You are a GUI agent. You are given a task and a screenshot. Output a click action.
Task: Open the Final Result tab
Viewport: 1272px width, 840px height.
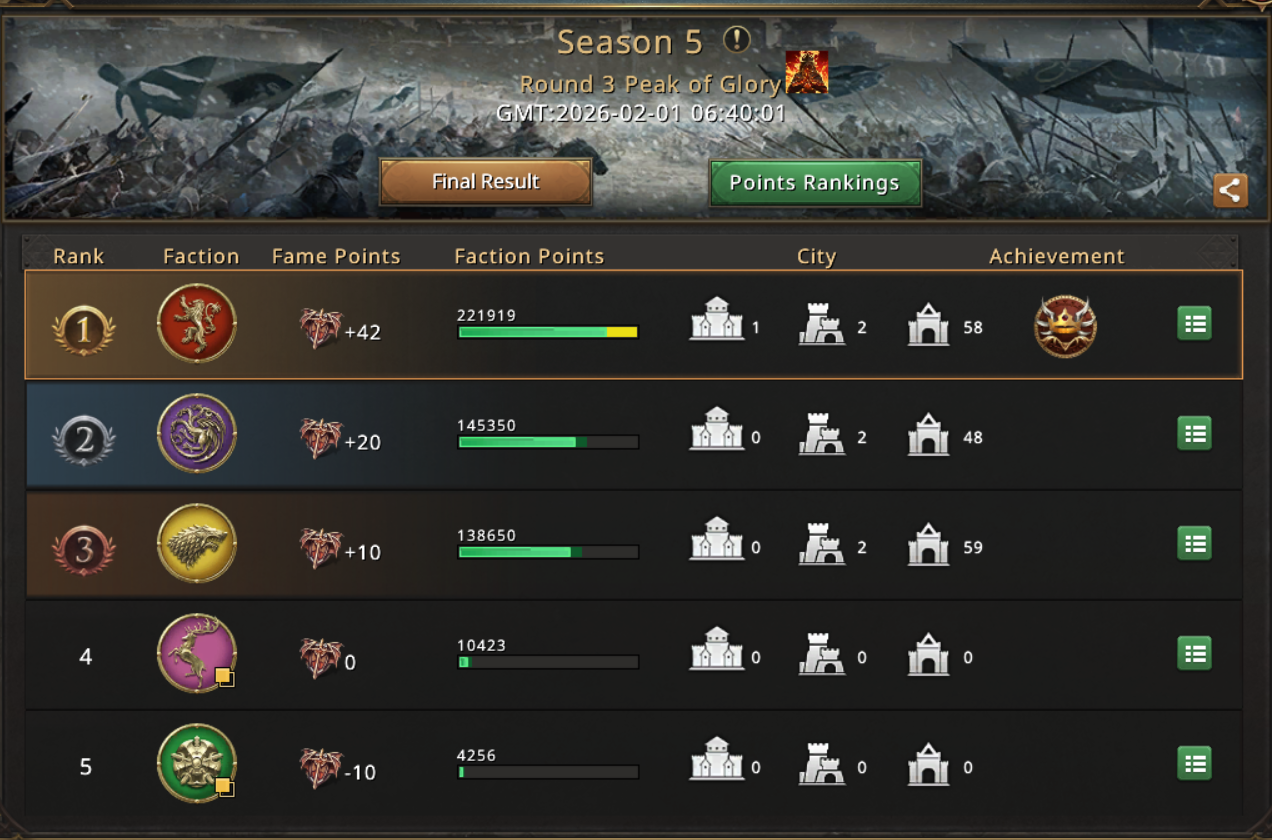point(486,182)
